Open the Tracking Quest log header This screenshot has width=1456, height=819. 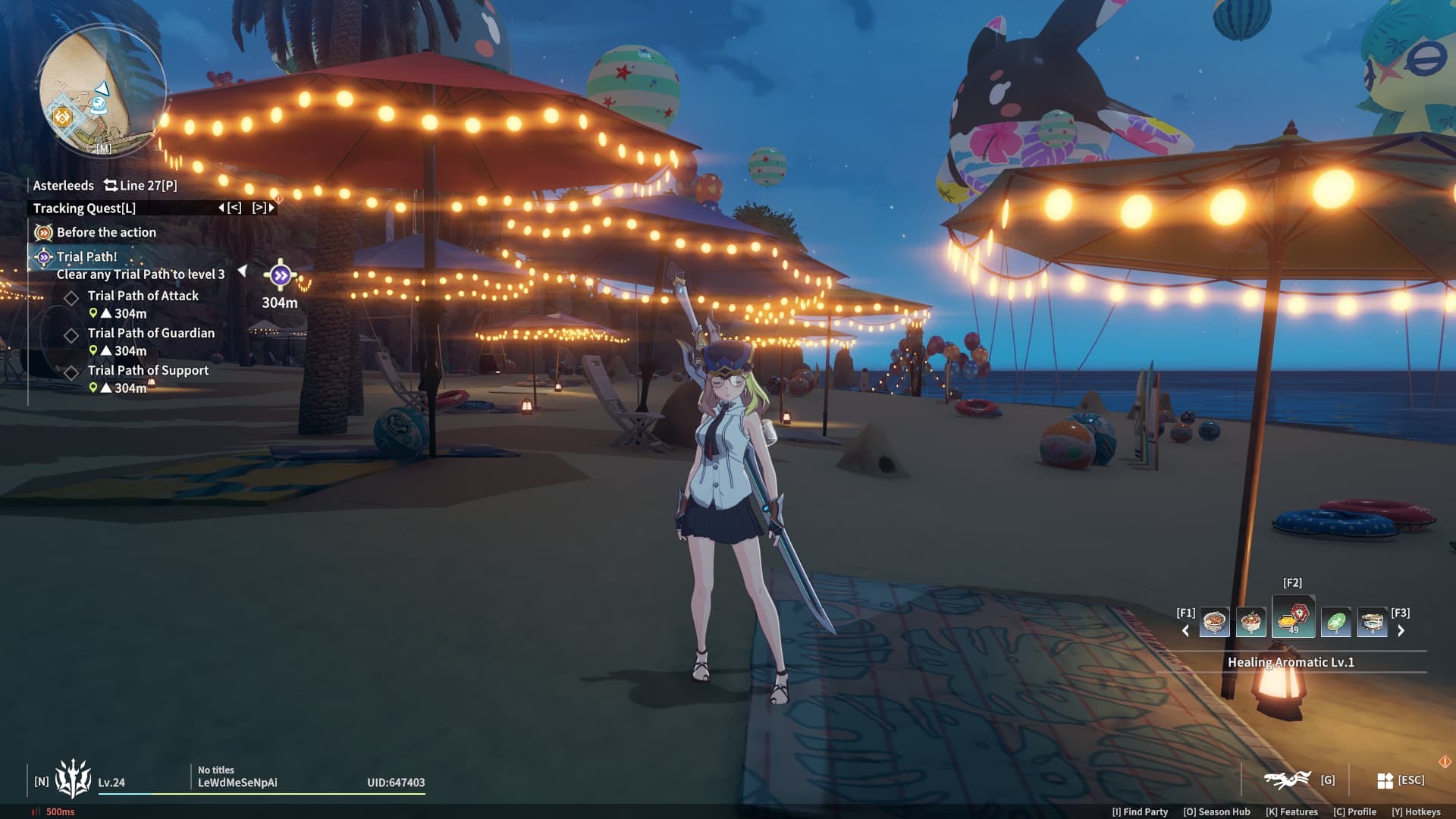(x=84, y=209)
